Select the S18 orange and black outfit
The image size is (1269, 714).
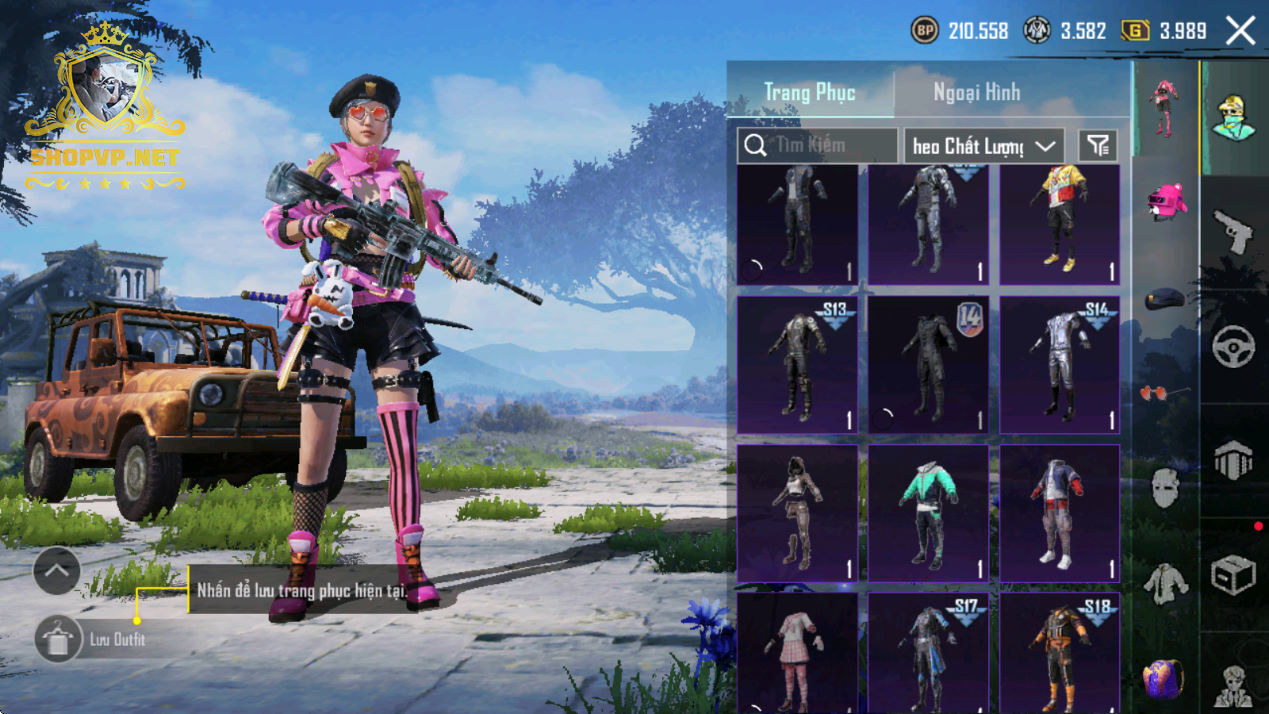coord(1060,652)
